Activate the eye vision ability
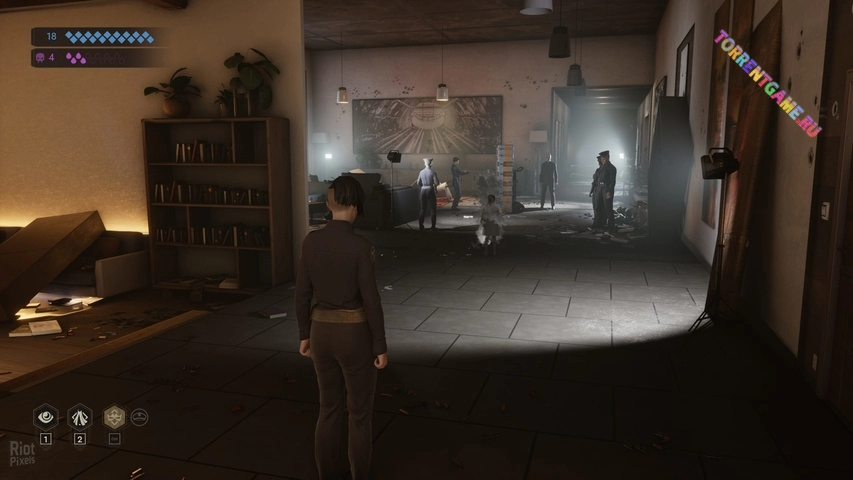853x480 pixels. 45,417
